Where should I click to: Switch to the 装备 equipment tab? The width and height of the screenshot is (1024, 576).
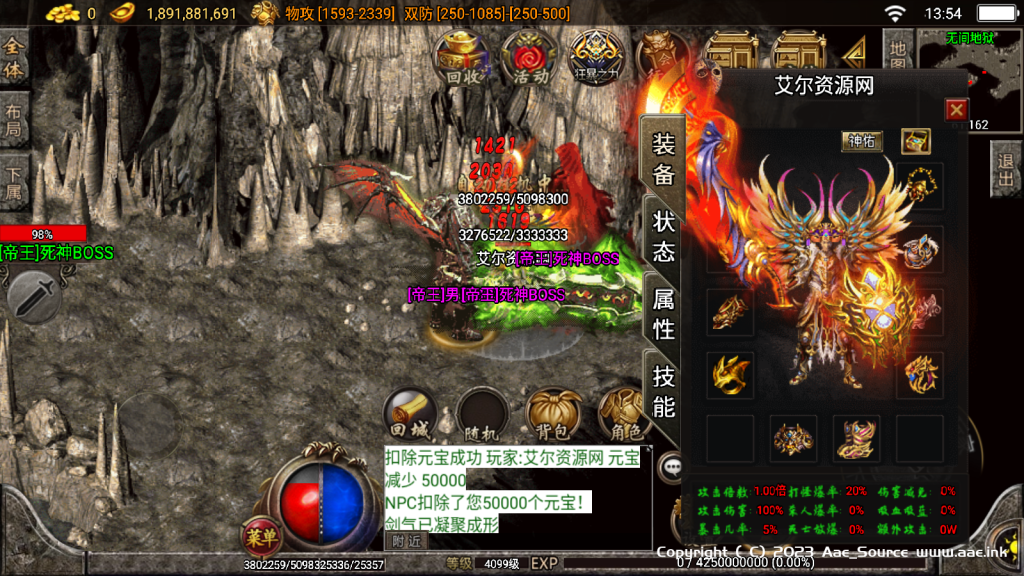tap(663, 158)
